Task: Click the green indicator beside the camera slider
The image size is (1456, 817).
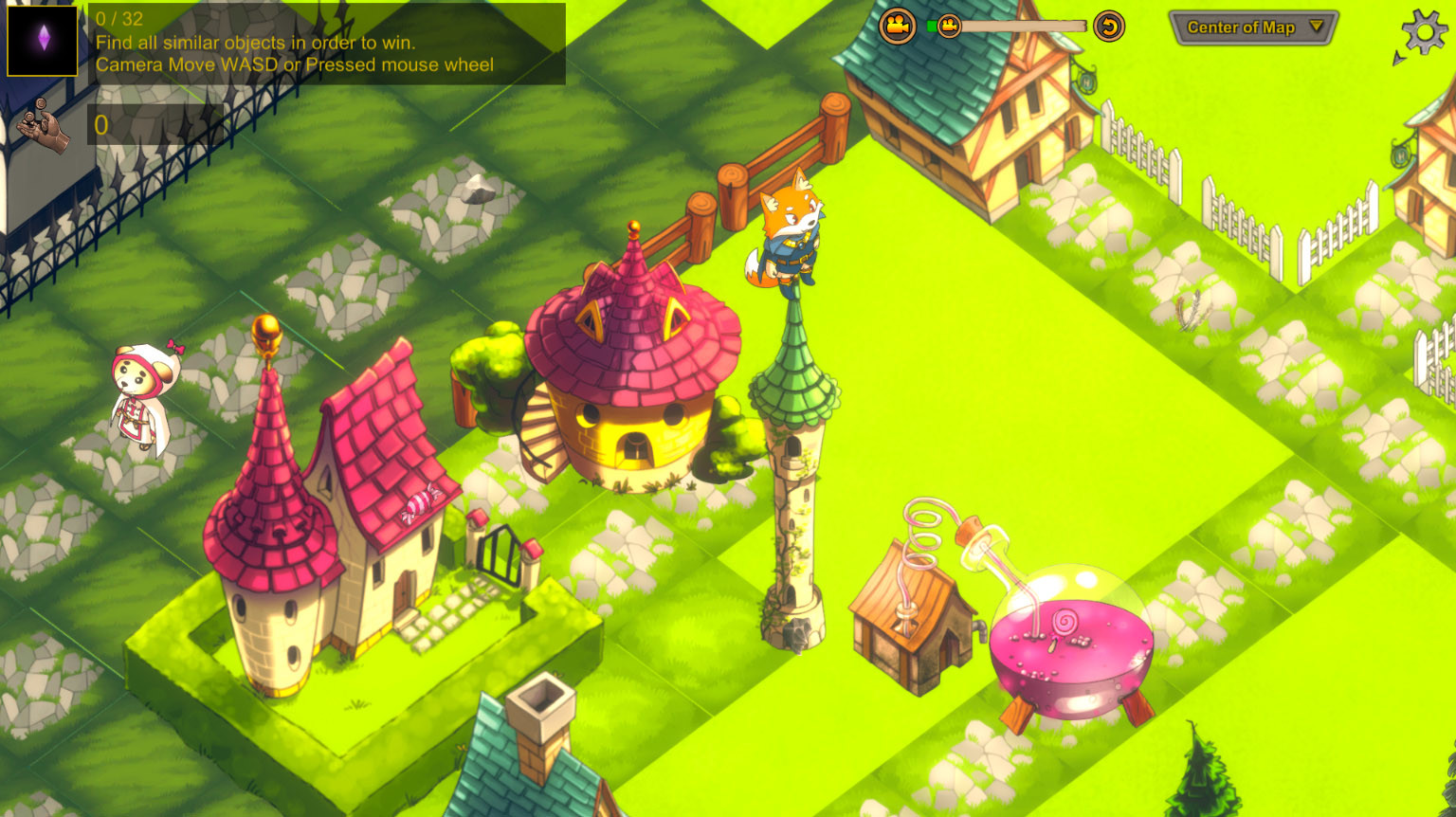Action: [x=932, y=25]
